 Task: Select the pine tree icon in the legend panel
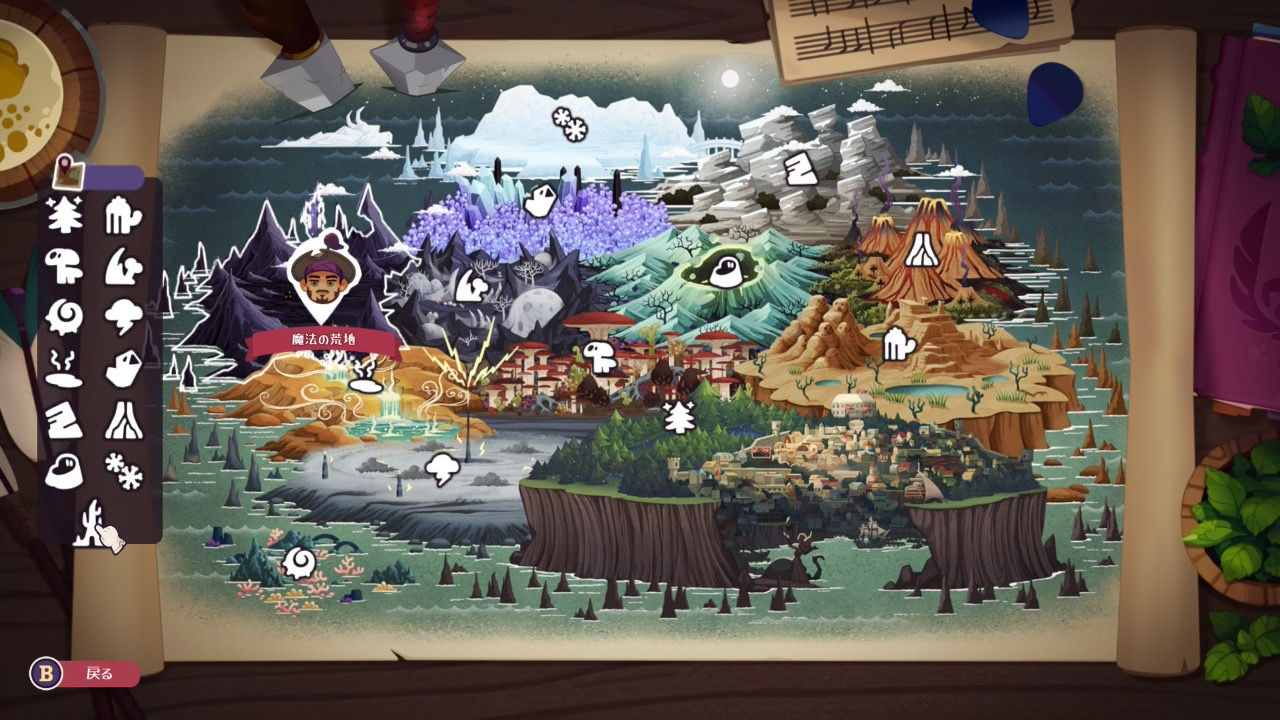[64, 215]
